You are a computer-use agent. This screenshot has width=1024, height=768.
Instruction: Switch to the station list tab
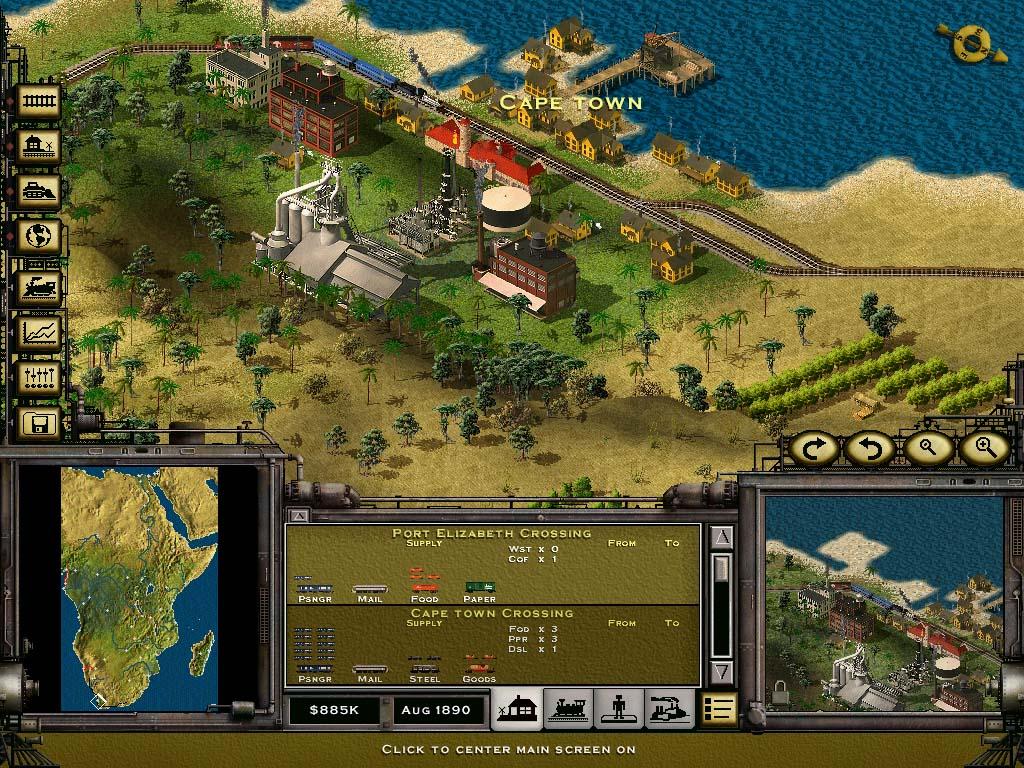[x=517, y=709]
